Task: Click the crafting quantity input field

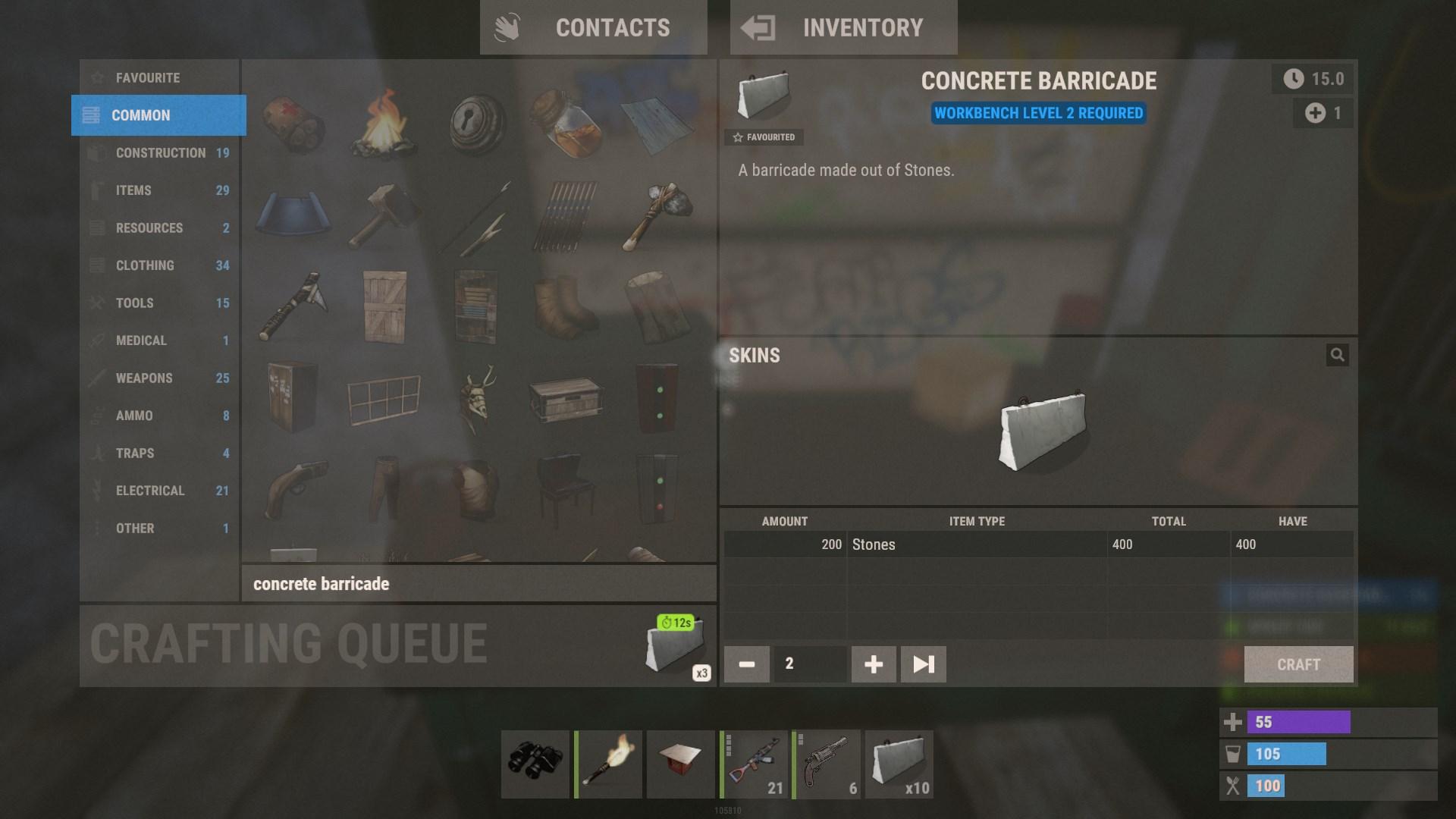Action: pyautogui.click(x=808, y=664)
